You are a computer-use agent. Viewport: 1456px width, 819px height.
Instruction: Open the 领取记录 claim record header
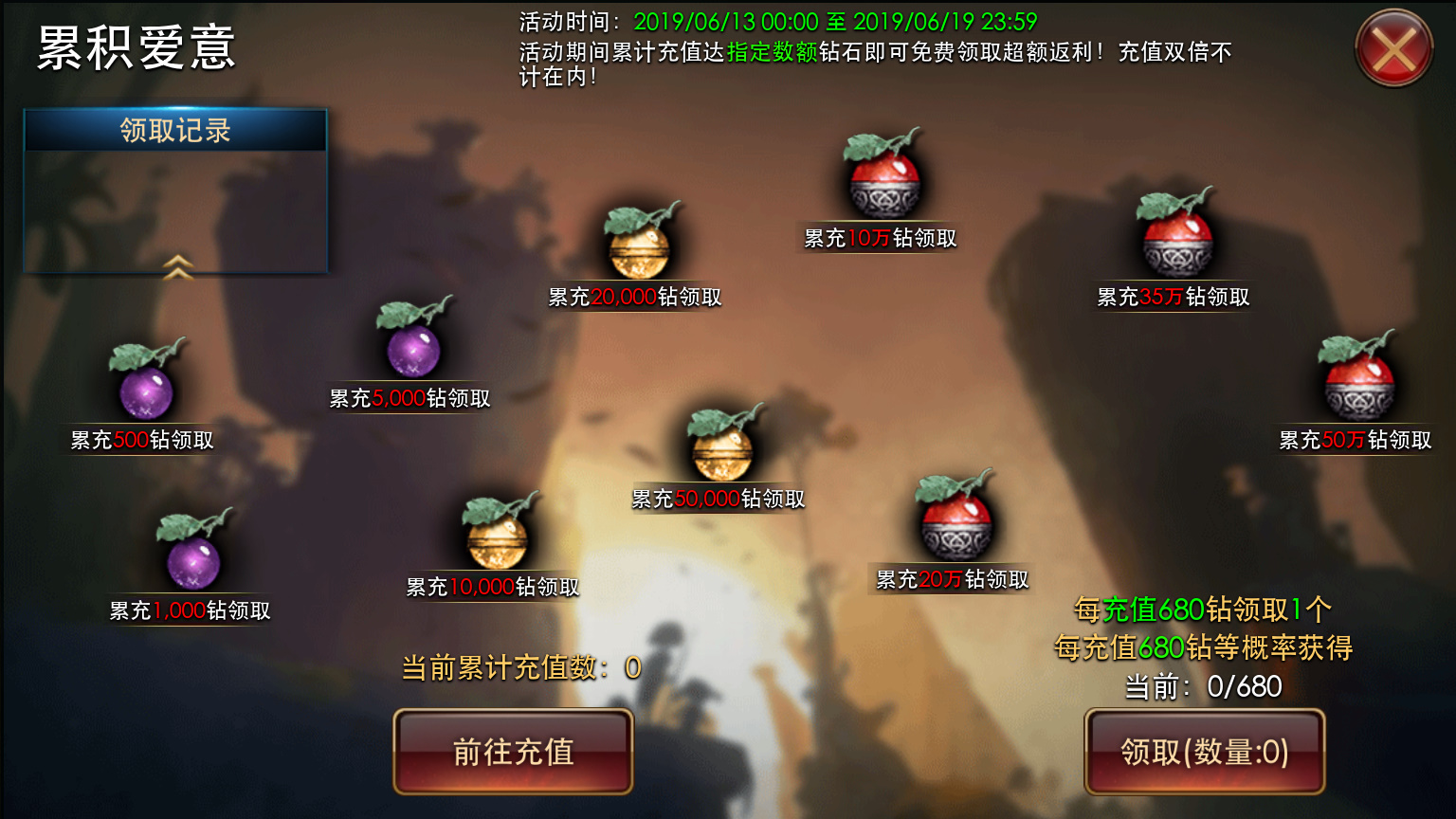pyautogui.click(x=175, y=131)
